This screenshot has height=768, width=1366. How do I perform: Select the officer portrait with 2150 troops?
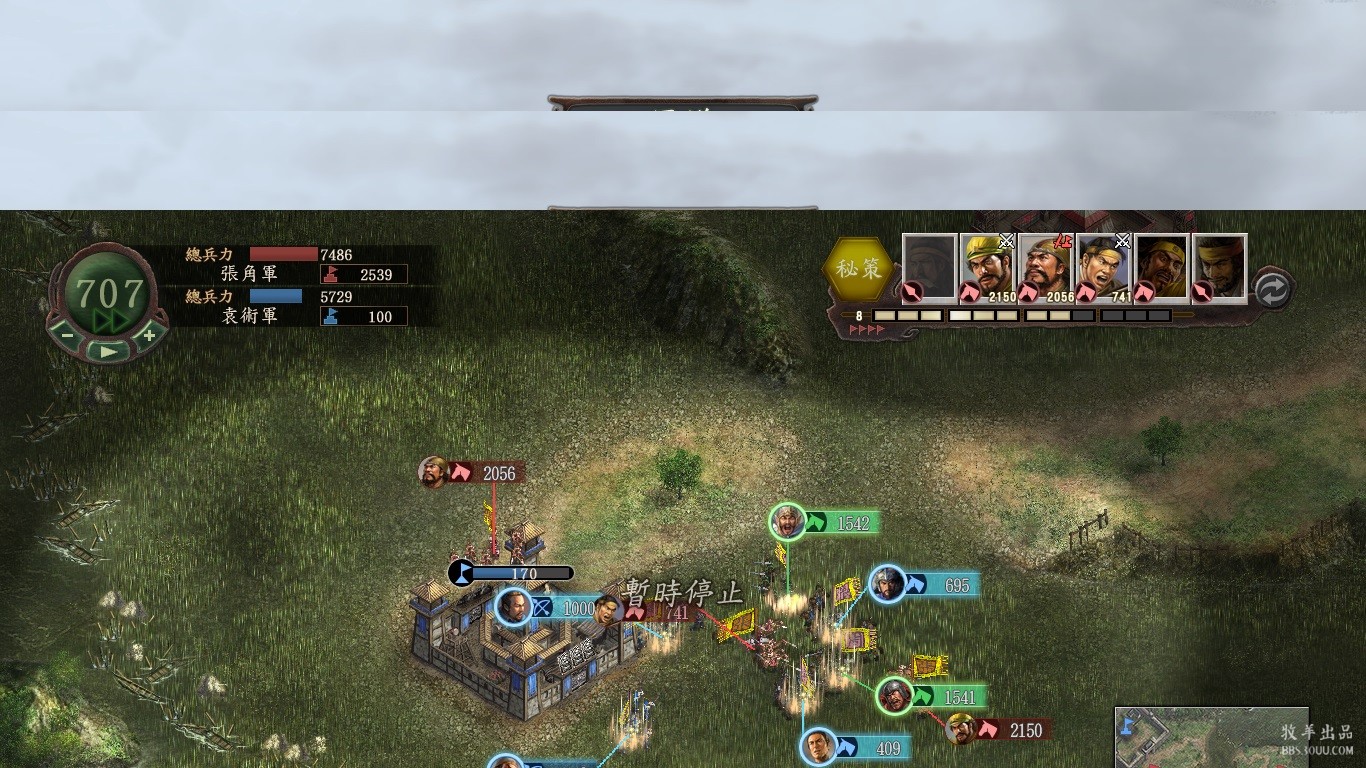click(x=988, y=267)
